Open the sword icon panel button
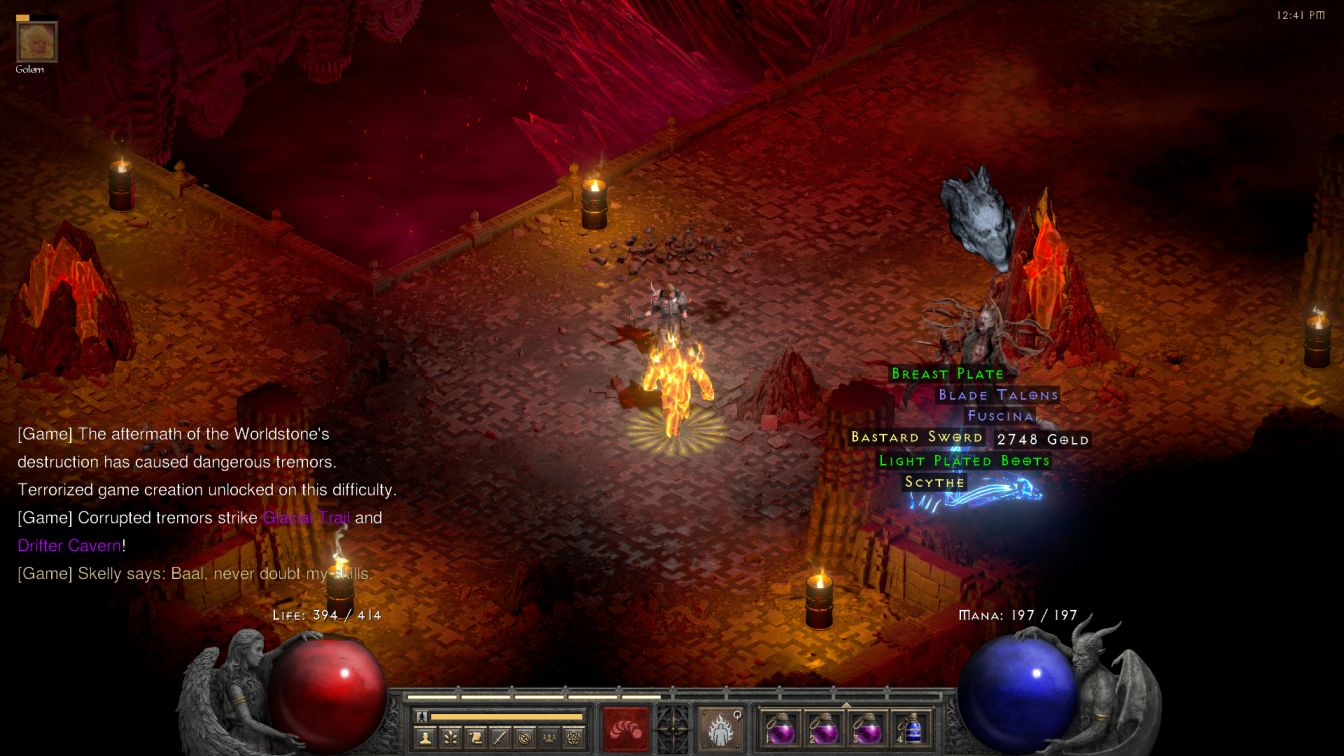 pyautogui.click(x=501, y=738)
